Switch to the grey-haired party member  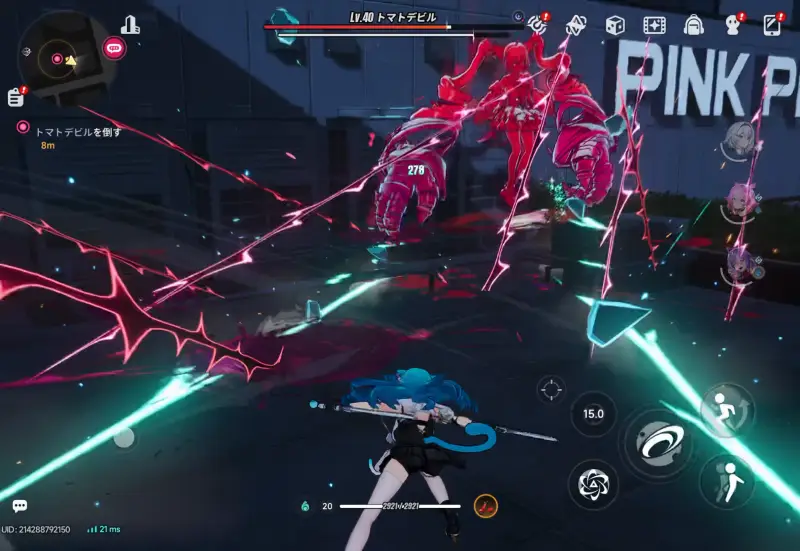pyautogui.click(x=739, y=139)
